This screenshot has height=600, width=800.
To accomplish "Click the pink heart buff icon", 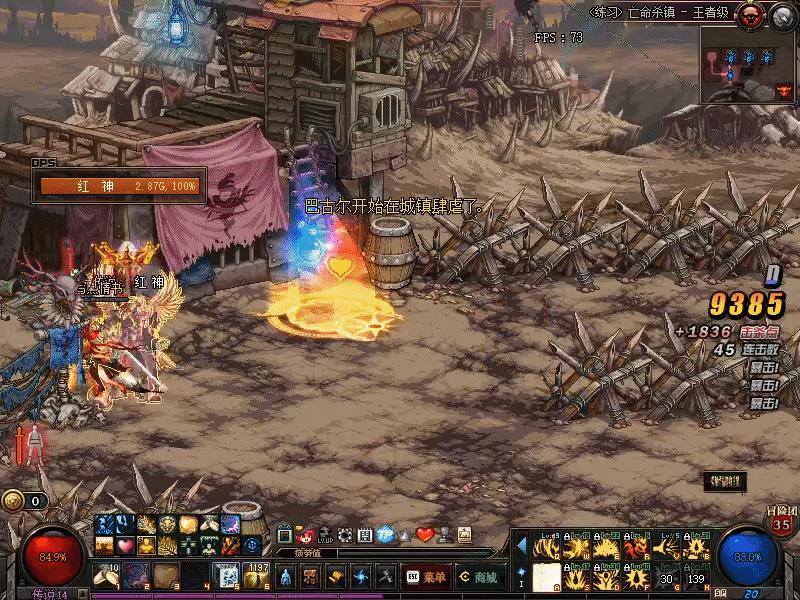I will [125, 546].
